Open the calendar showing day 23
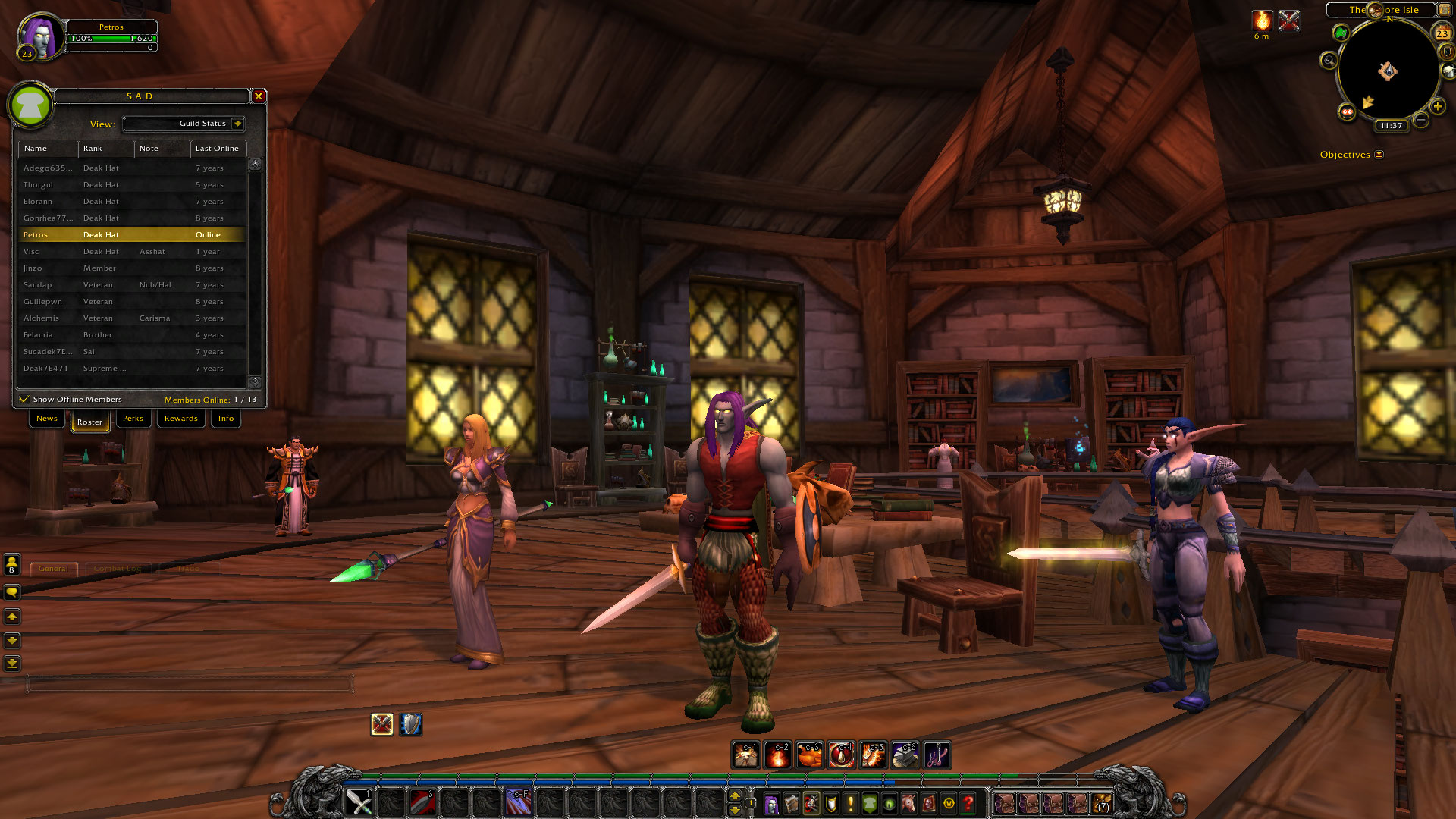 click(1442, 33)
